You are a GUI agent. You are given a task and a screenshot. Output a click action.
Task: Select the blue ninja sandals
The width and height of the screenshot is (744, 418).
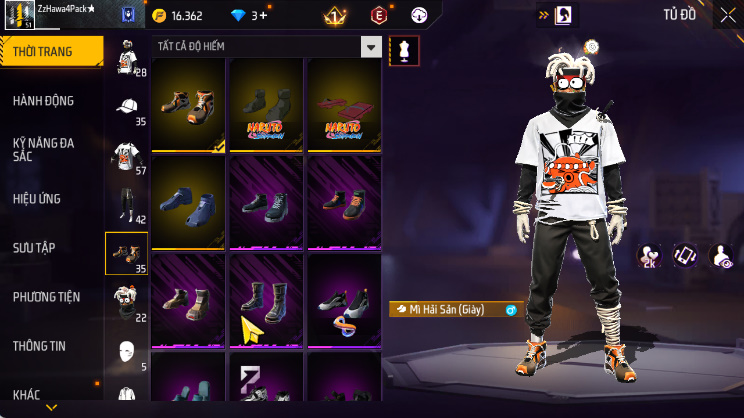coord(190,201)
